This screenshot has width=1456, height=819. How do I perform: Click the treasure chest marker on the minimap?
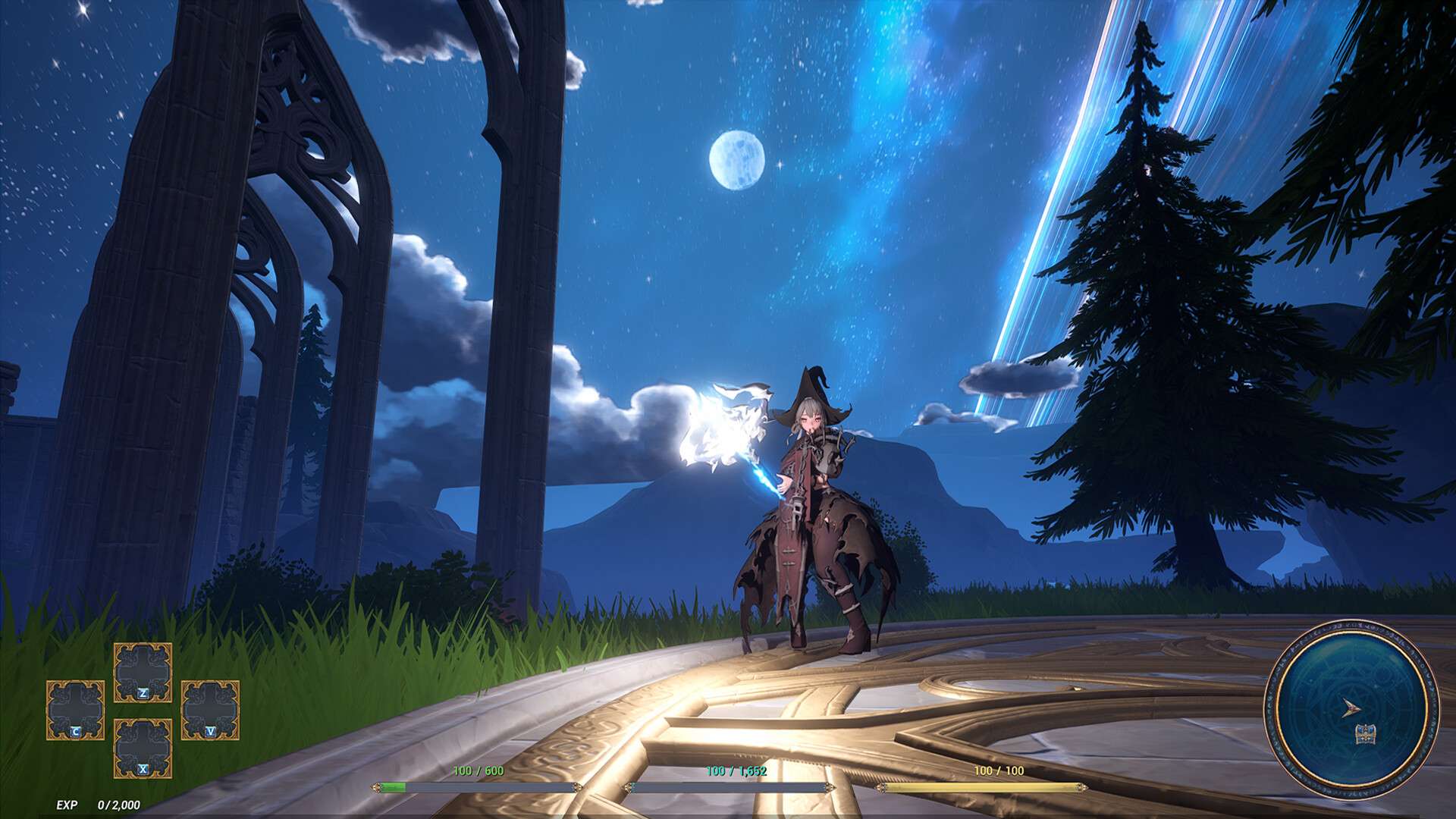point(1365,734)
